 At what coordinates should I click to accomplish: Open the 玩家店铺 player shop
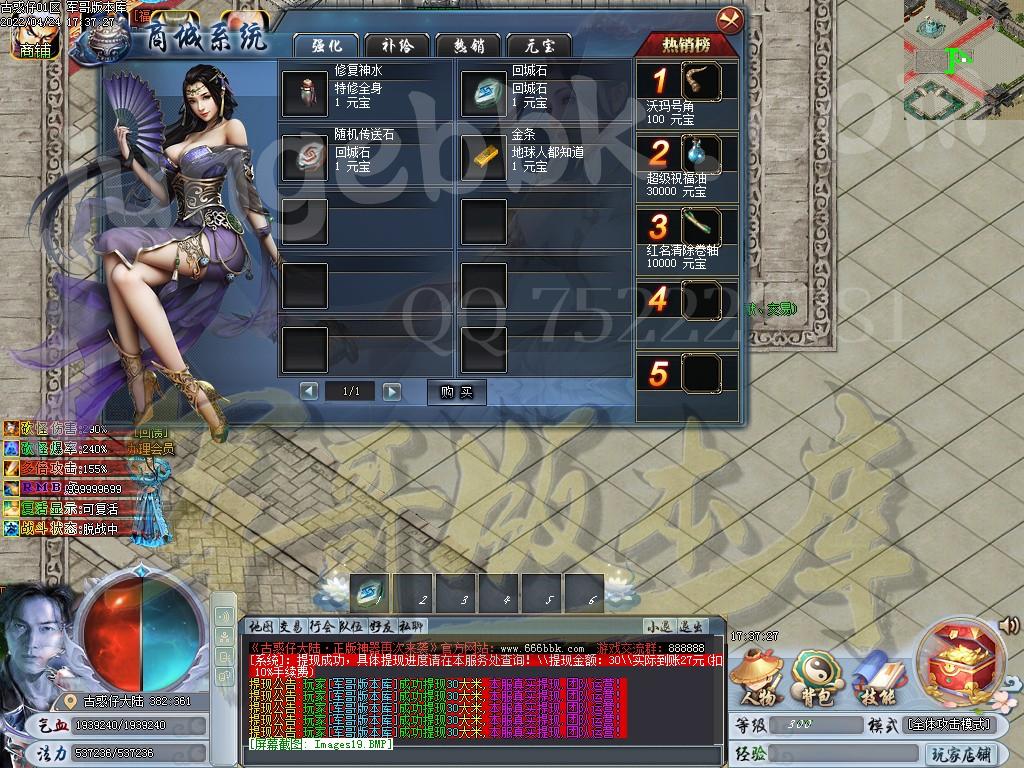click(x=960, y=754)
